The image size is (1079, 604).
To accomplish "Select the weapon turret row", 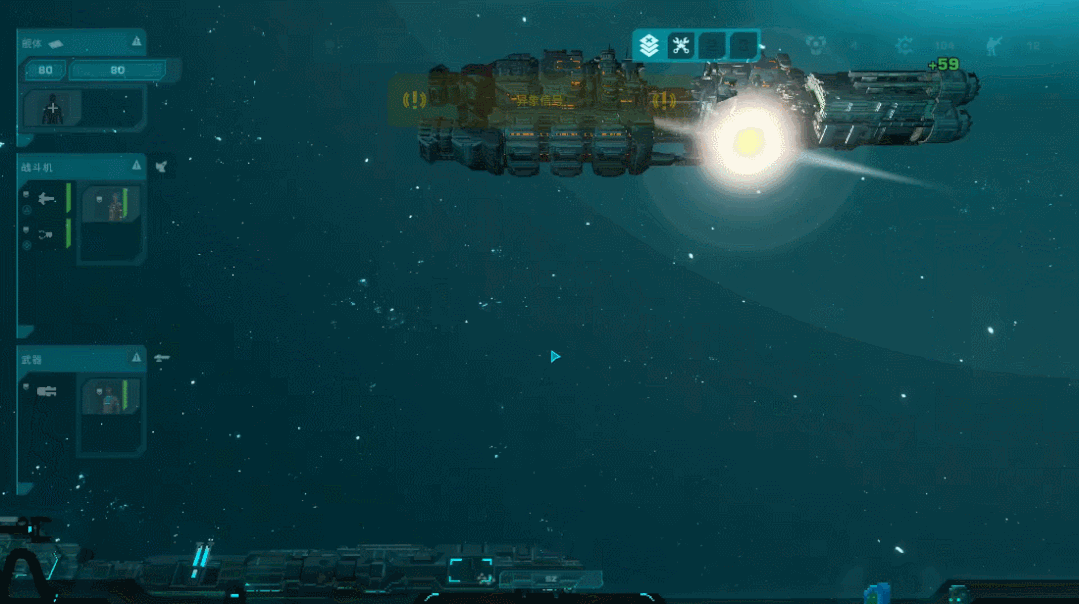I will point(45,391).
